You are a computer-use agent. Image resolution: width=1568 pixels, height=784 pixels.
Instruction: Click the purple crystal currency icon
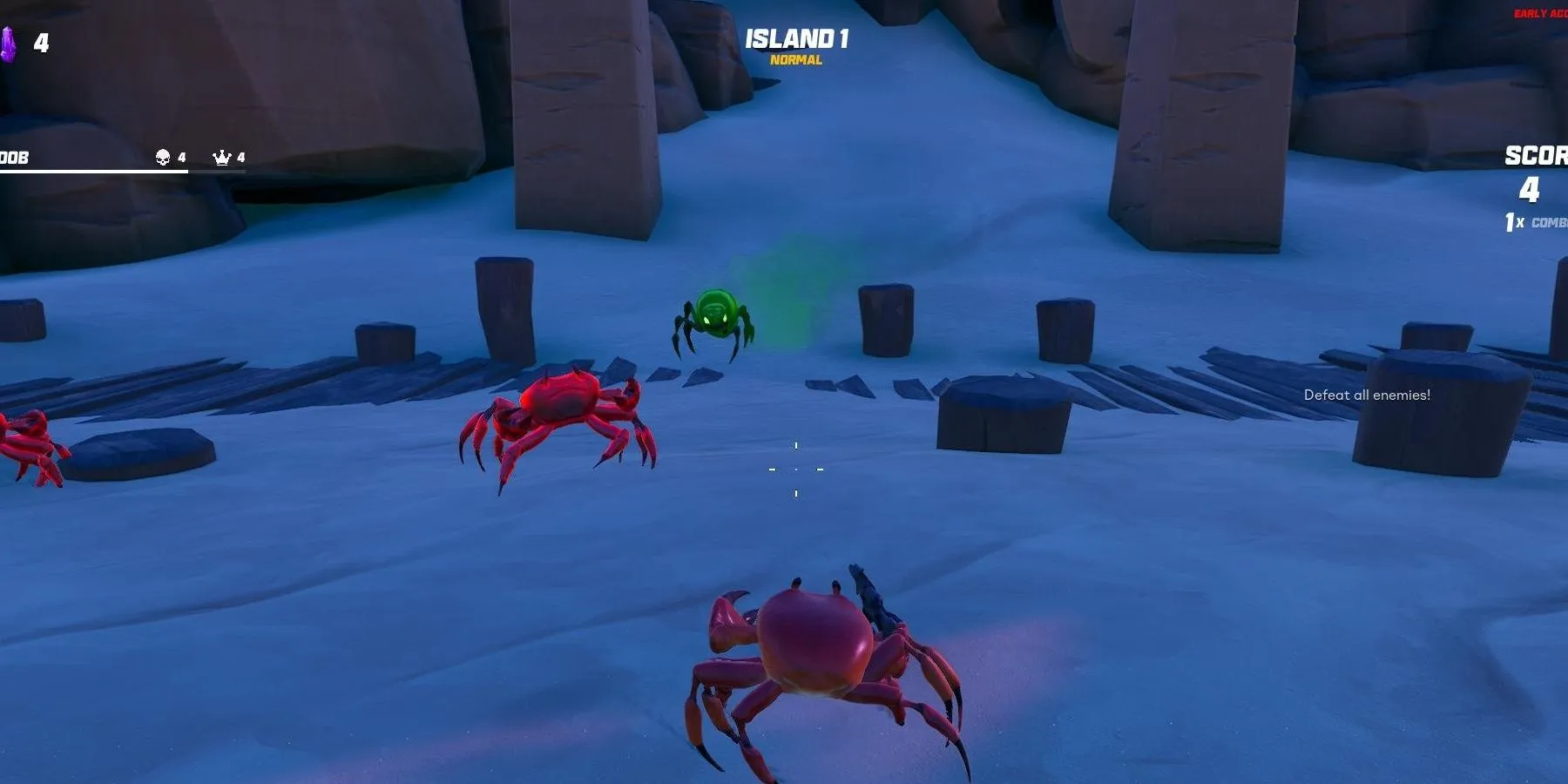pos(8,44)
